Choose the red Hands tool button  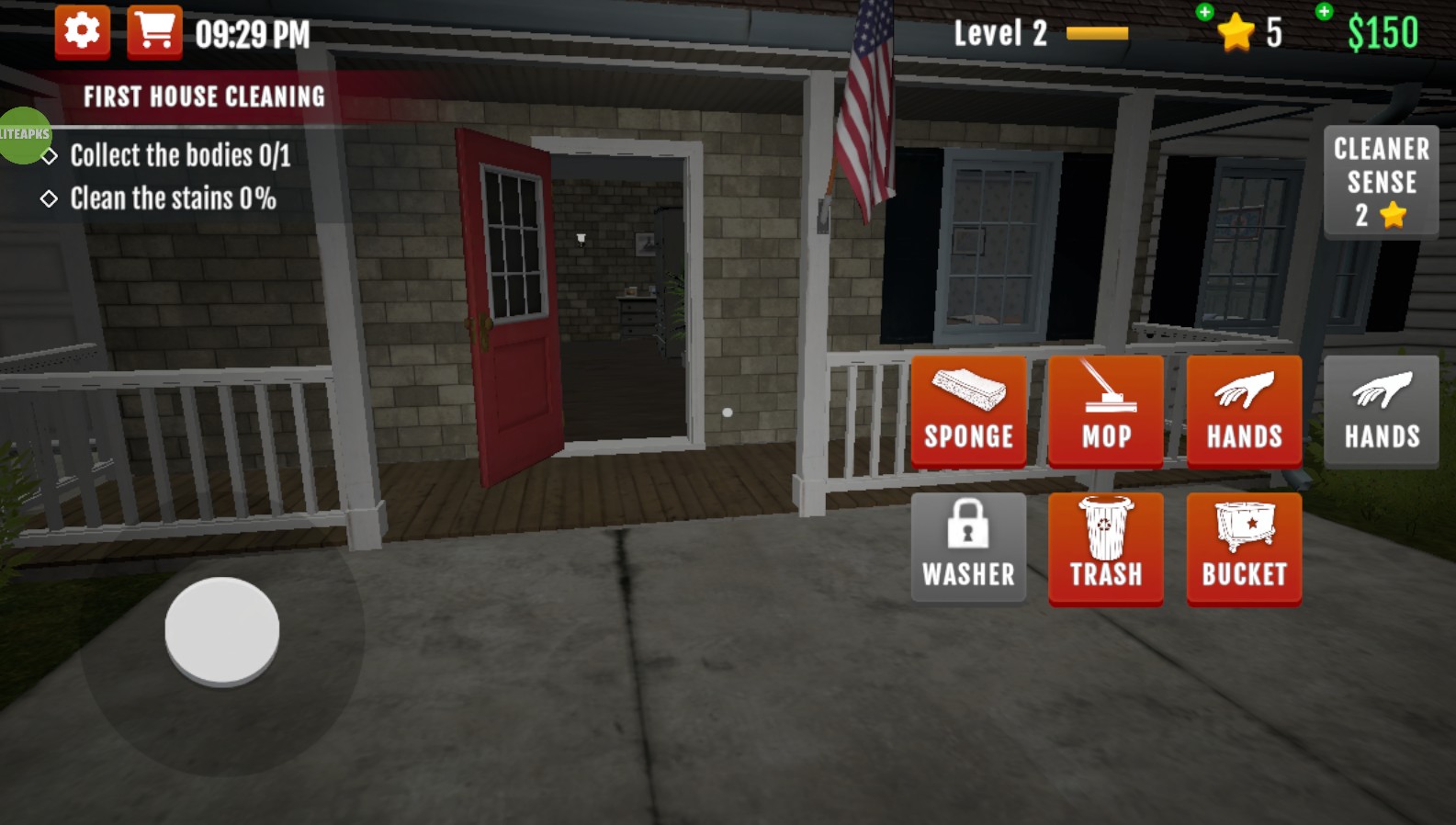click(x=1244, y=412)
